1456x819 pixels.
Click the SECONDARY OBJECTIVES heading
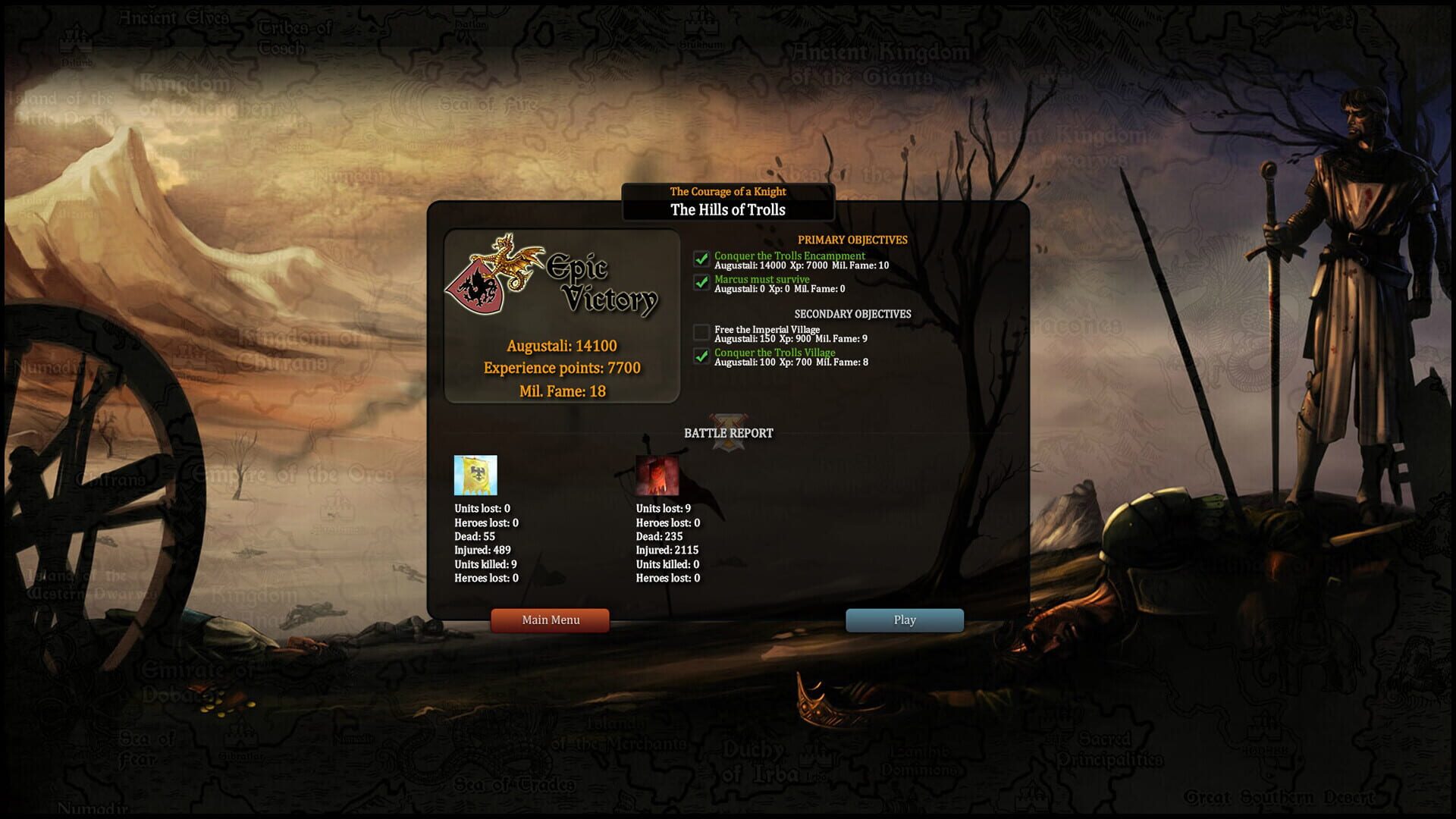(853, 313)
